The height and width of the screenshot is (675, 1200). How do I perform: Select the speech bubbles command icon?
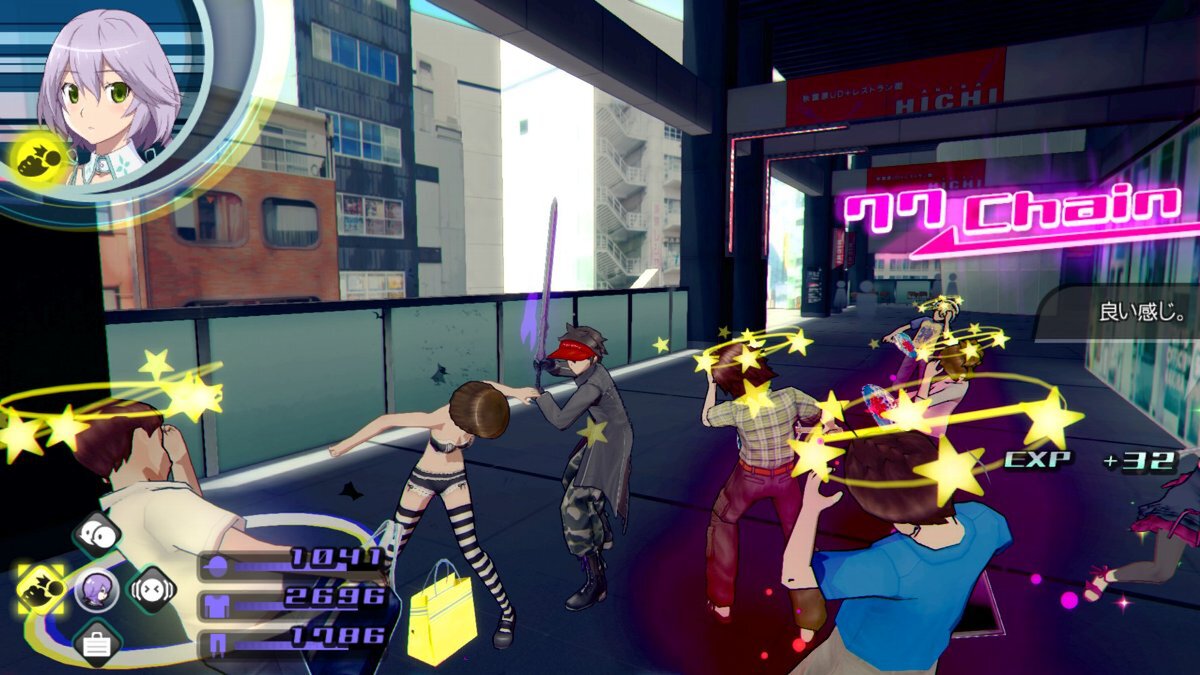point(97,535)
